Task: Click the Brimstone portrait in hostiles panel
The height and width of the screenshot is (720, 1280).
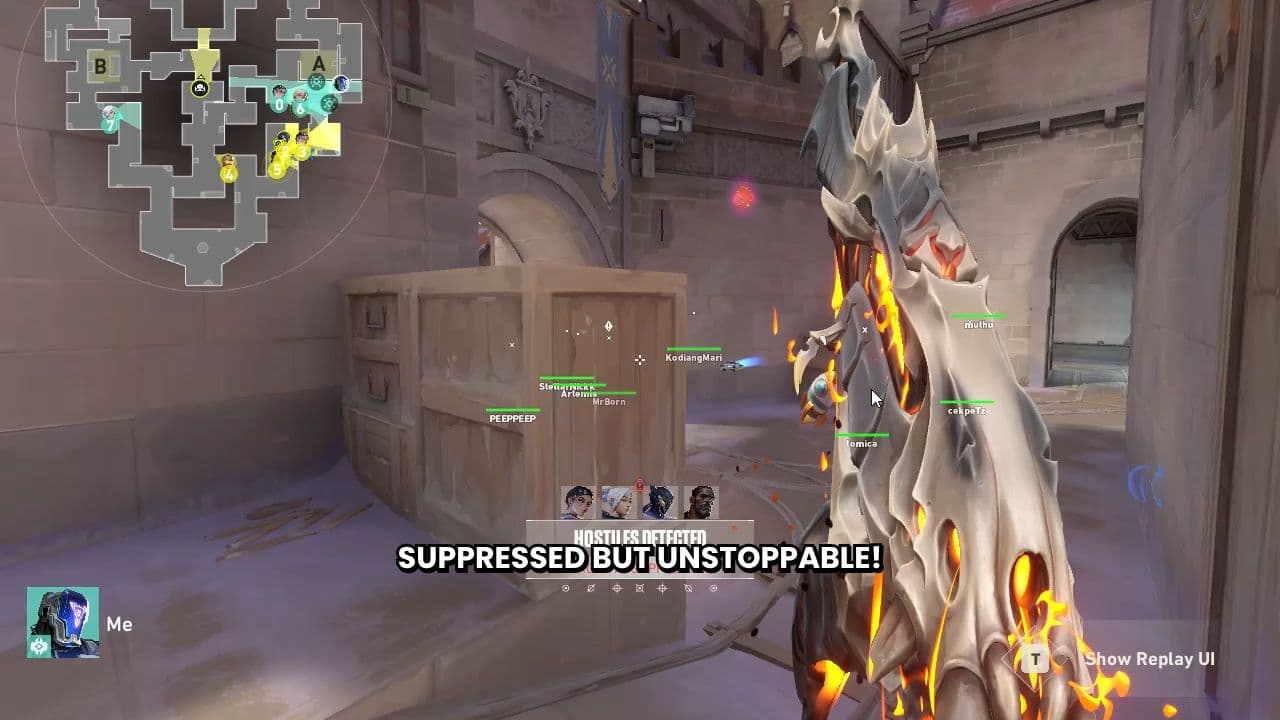Action: click(x=701, y=502)
